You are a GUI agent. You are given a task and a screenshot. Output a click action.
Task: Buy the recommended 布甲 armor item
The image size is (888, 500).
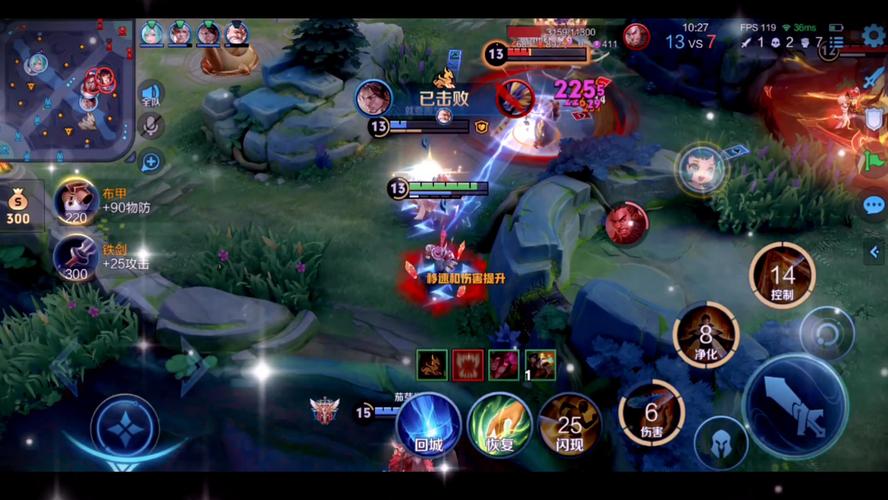[x=76, y=203]
